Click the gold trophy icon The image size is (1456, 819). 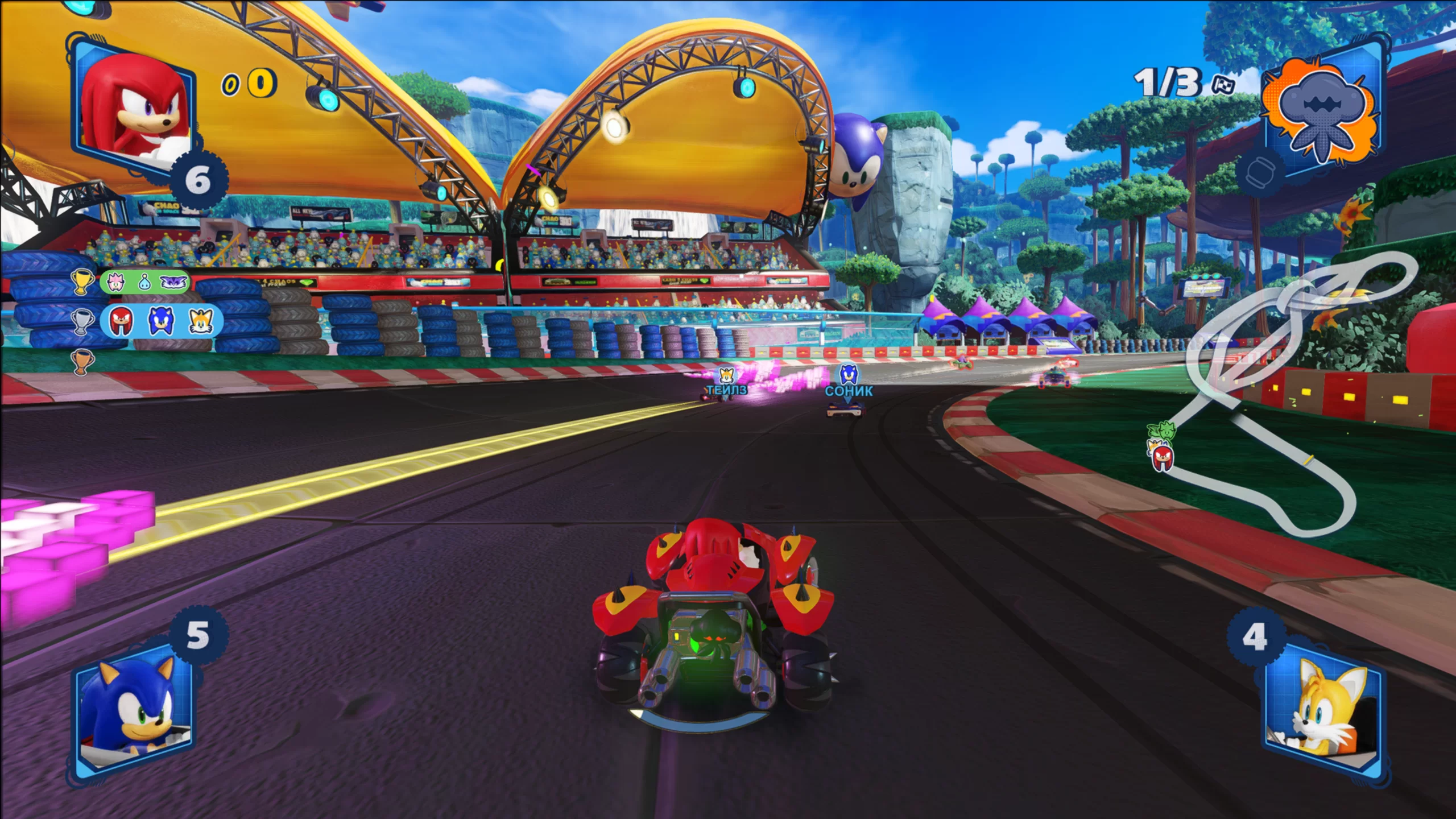click(82, 282)
